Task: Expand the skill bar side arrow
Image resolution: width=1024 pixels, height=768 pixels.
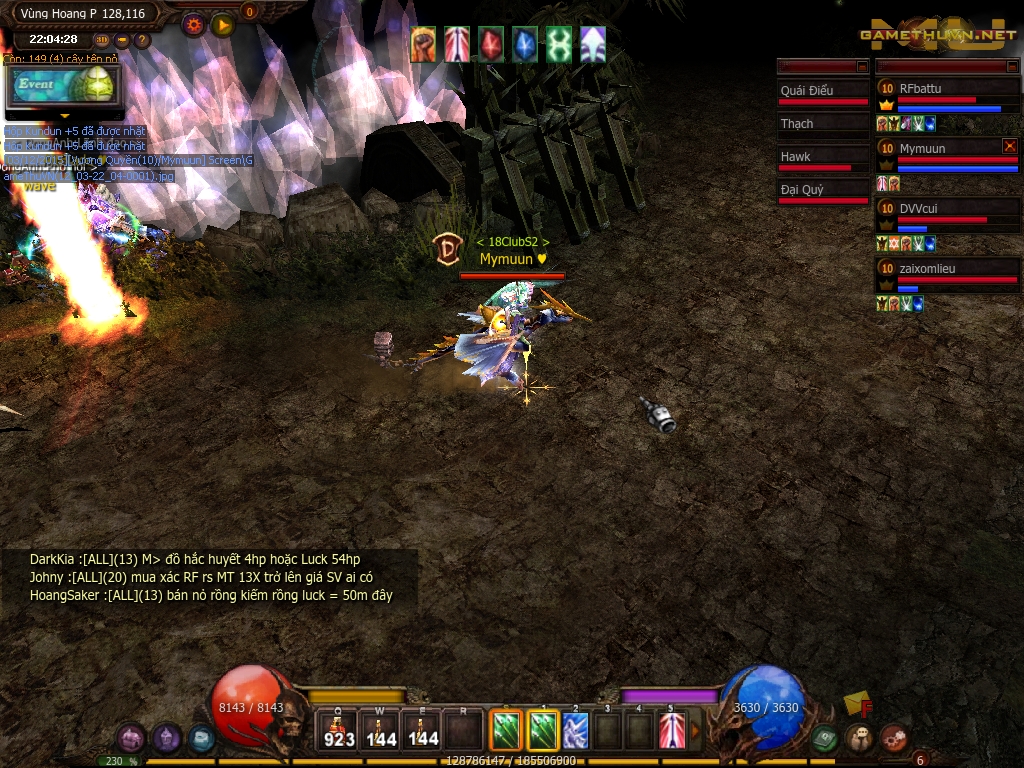Action: click(696, 731)
